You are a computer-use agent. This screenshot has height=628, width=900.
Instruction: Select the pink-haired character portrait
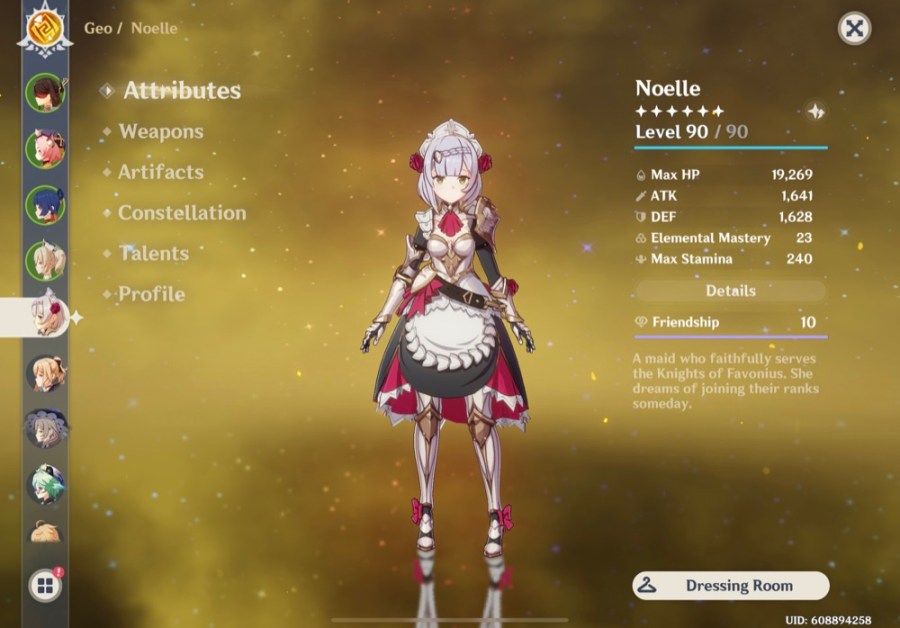pos(45,148)
